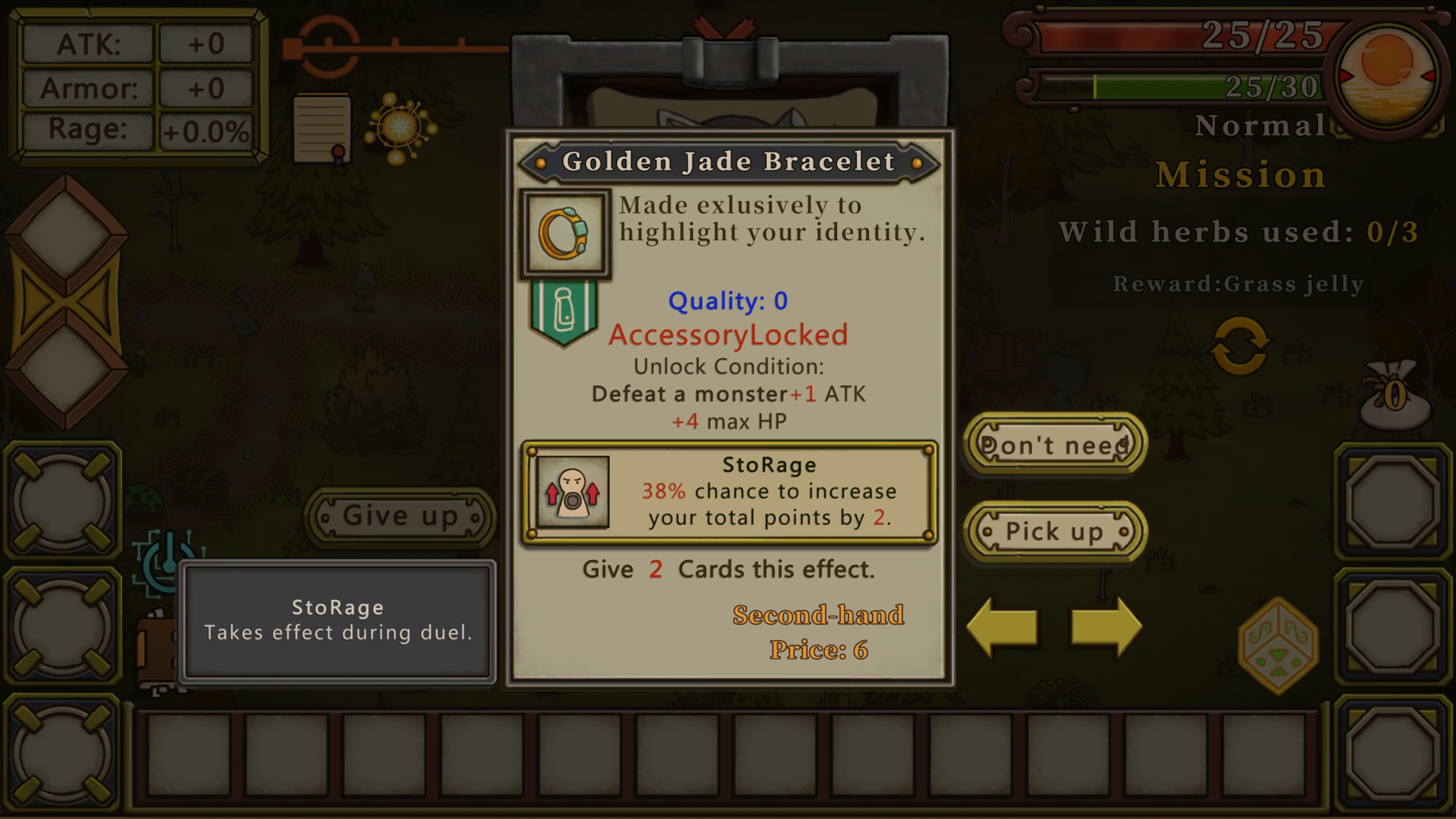
Task: Click the sun day-cycle medallion
Action: tap(1387, 75)
